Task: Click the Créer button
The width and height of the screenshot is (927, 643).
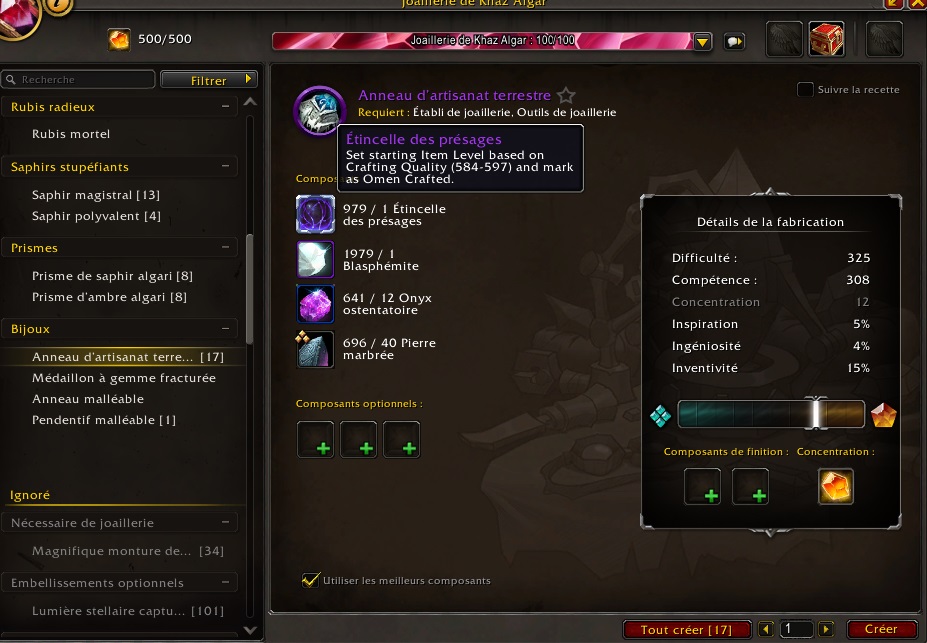Action: (881, 629)
